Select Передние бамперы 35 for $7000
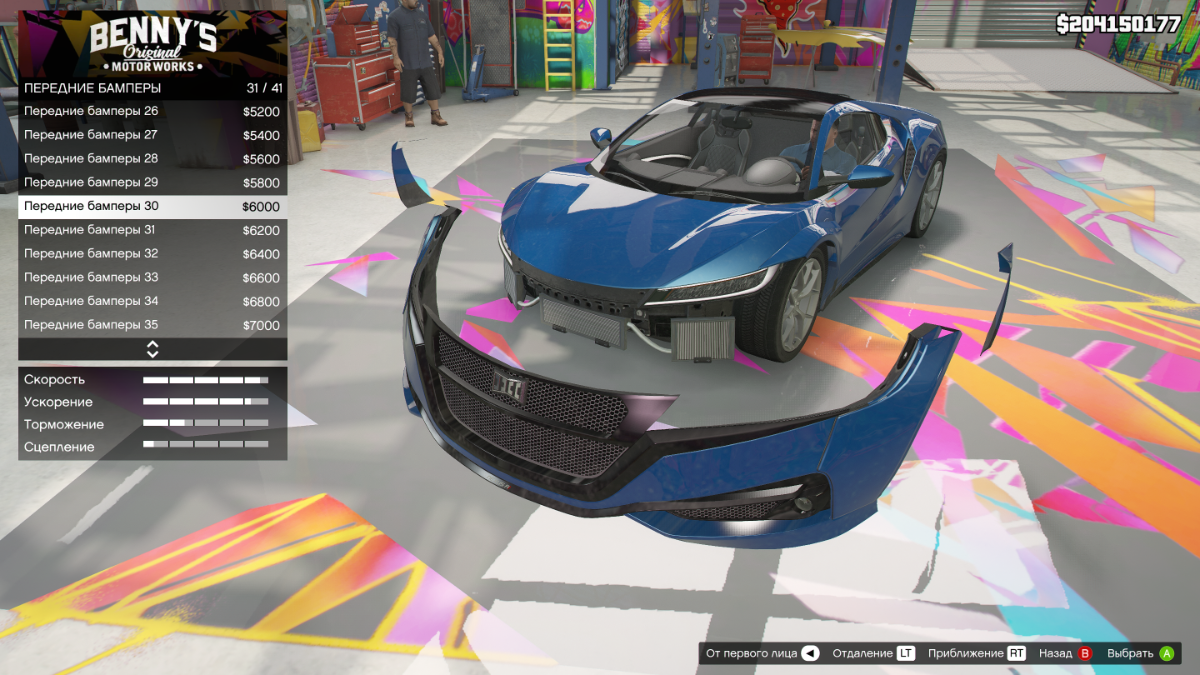Image resolution: width=1200 pixels, height=675 pixels. click(x=152, y=325)
